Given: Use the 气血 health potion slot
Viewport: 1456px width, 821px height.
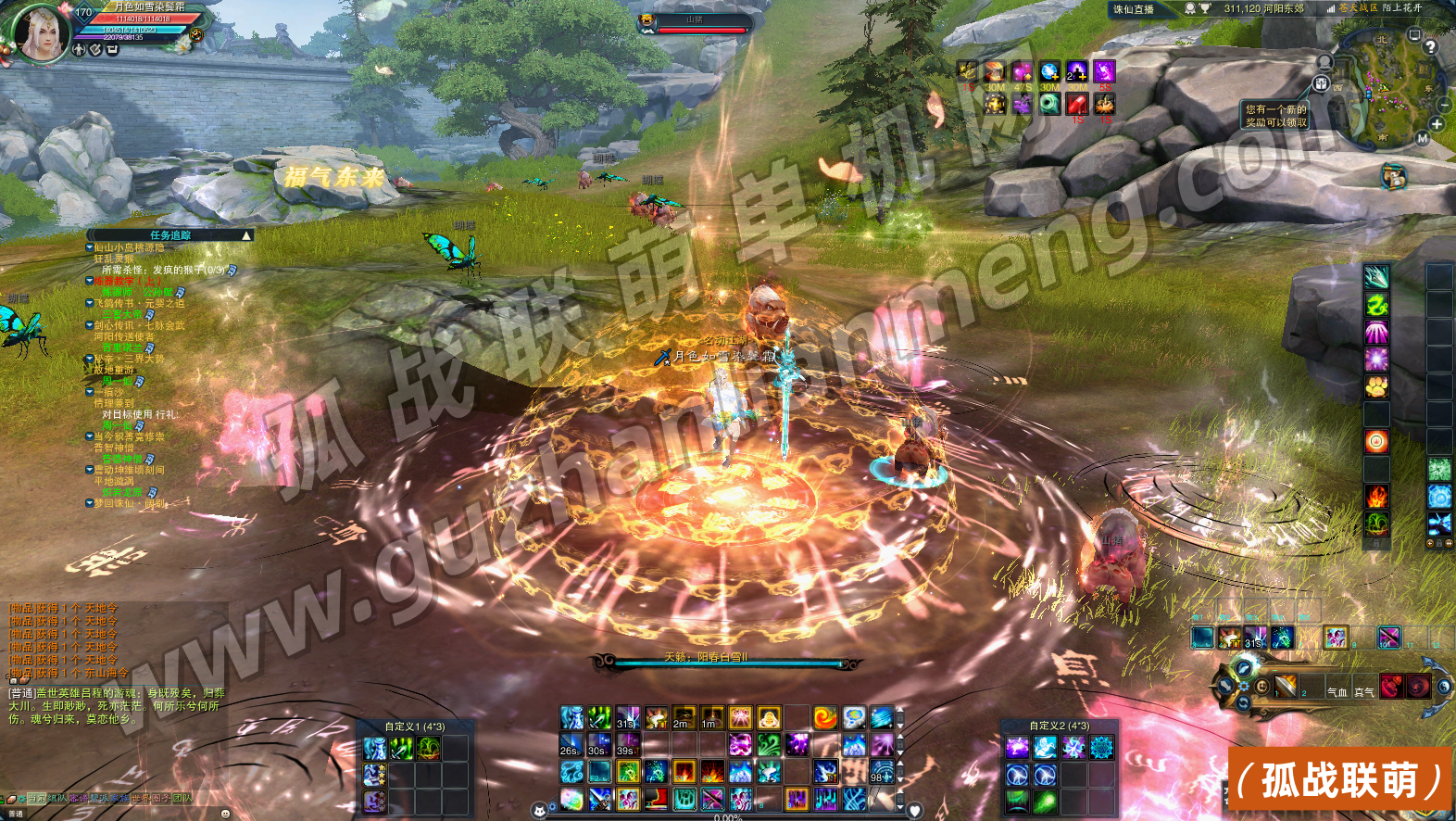Looking at the screenshot, I should click(1337, 688).
